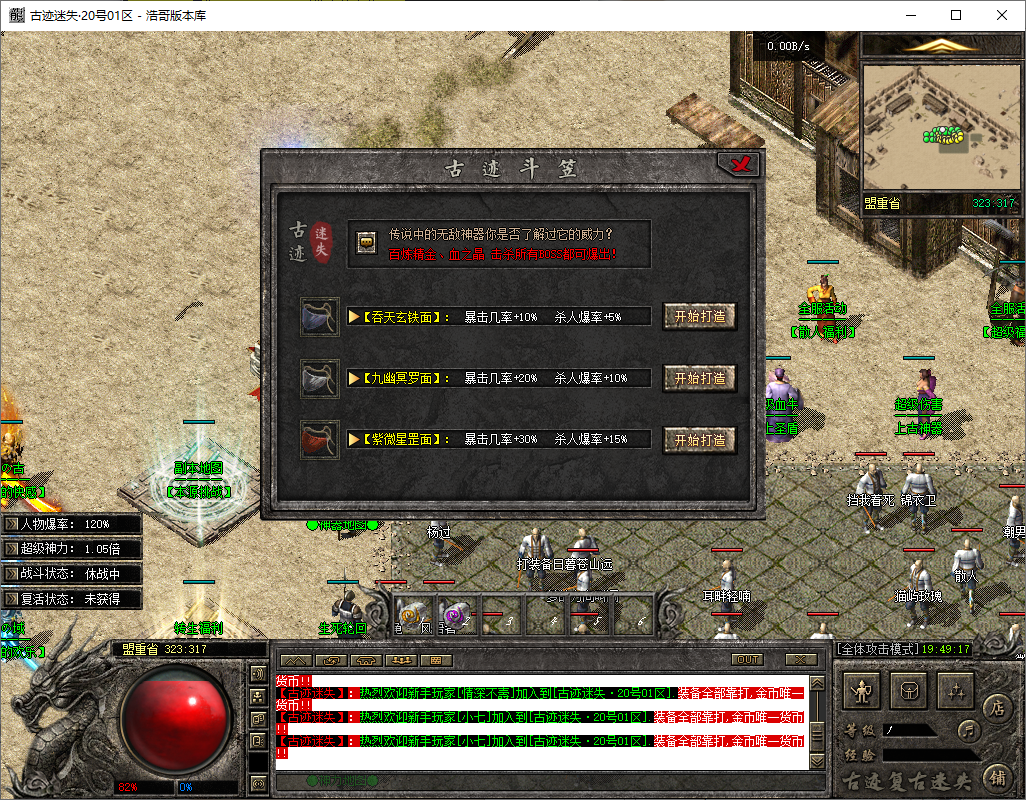Toggle the music note button

967,729
